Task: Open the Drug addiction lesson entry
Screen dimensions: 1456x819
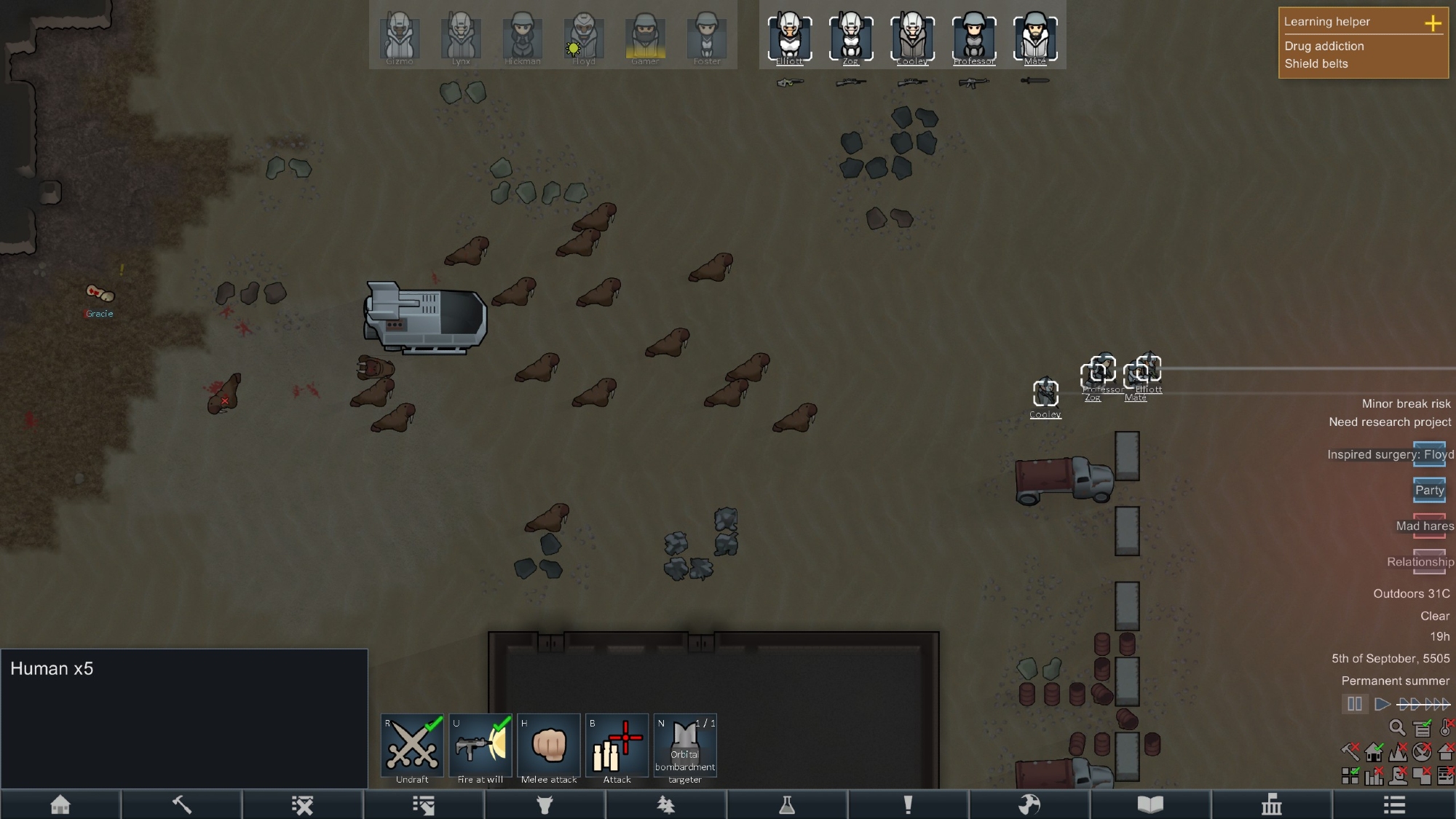Action: 1324,46
